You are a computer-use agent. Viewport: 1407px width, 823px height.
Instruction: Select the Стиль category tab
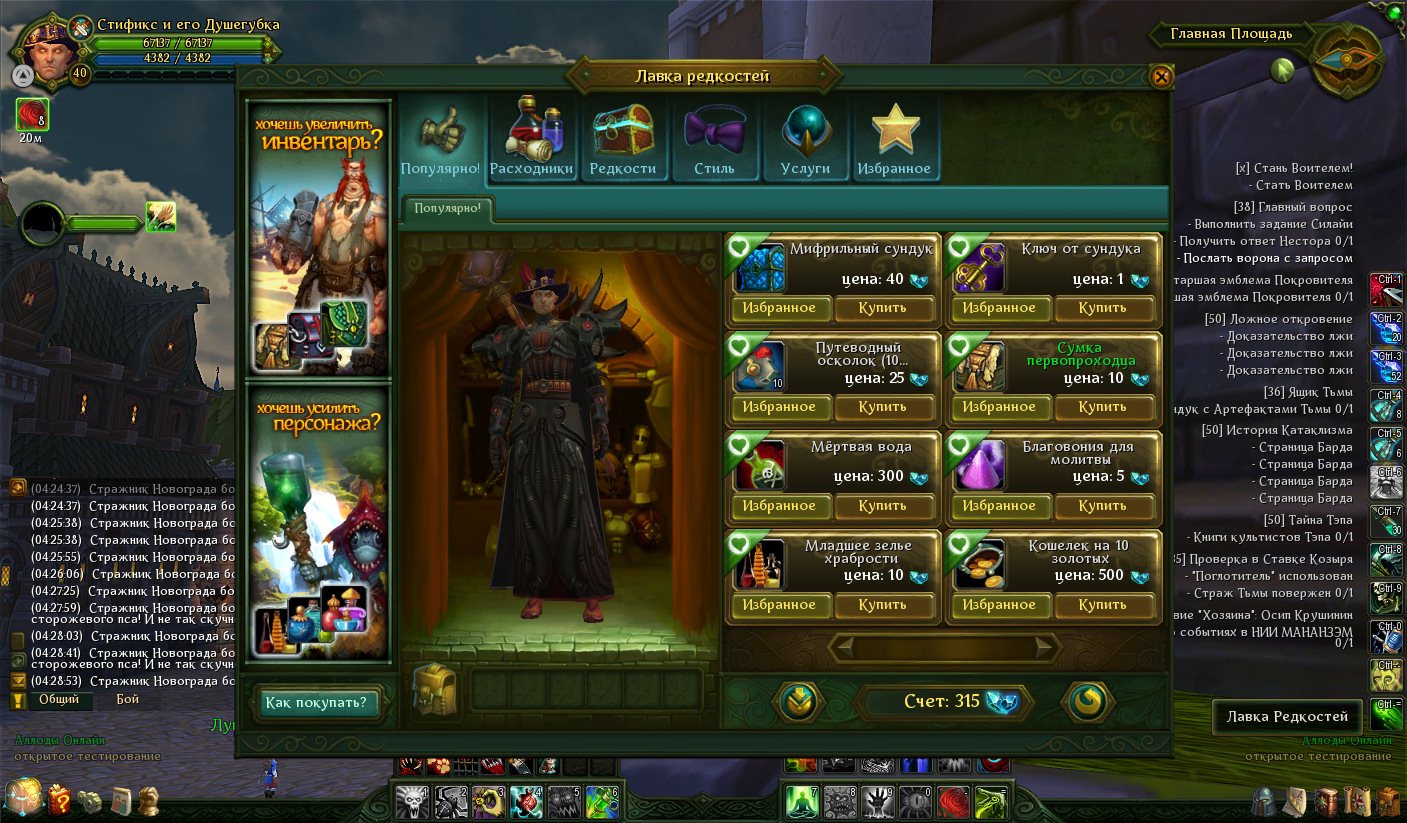(714, 137)
